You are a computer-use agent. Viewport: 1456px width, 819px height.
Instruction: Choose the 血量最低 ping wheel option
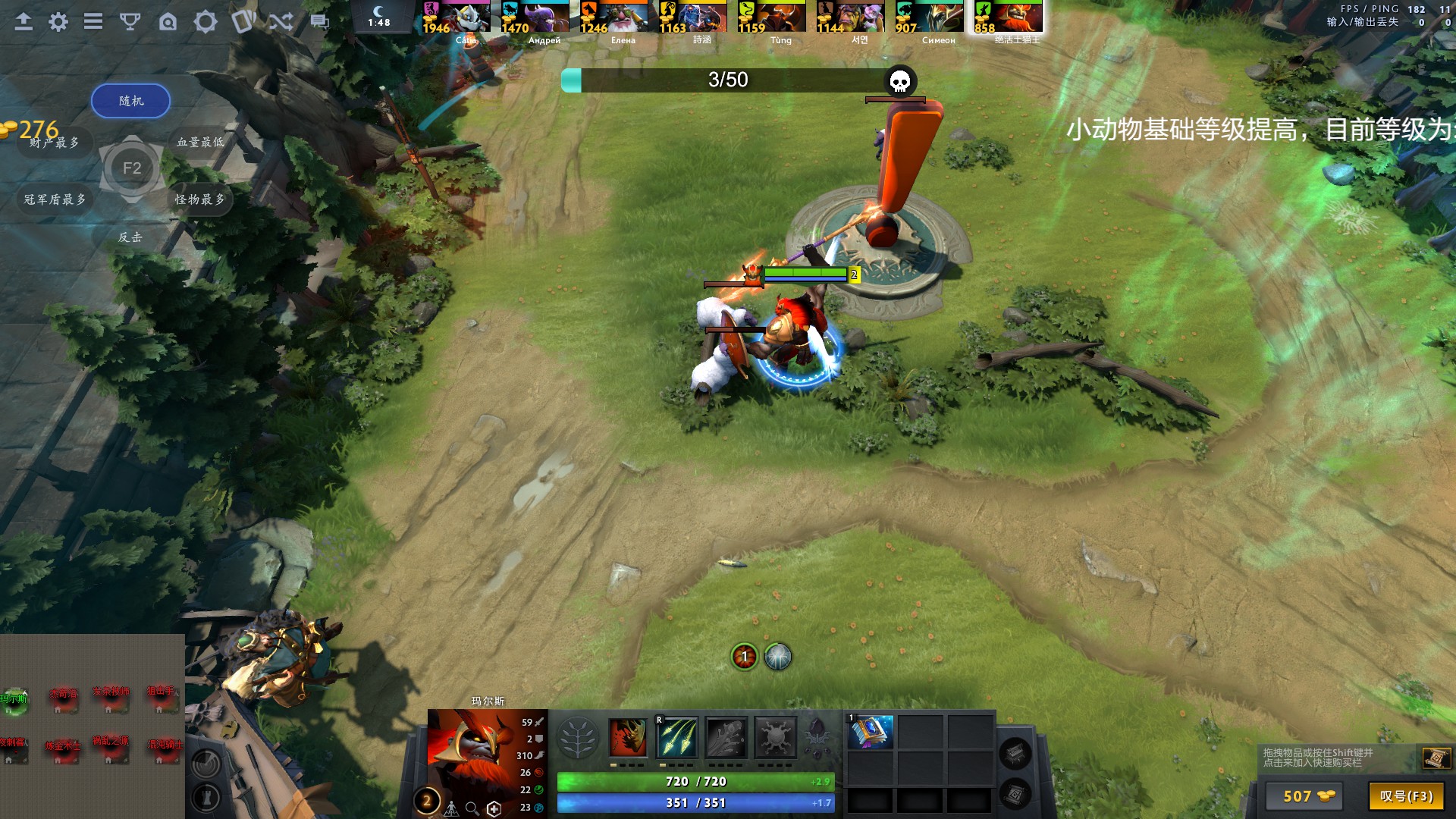coord(201,143)
